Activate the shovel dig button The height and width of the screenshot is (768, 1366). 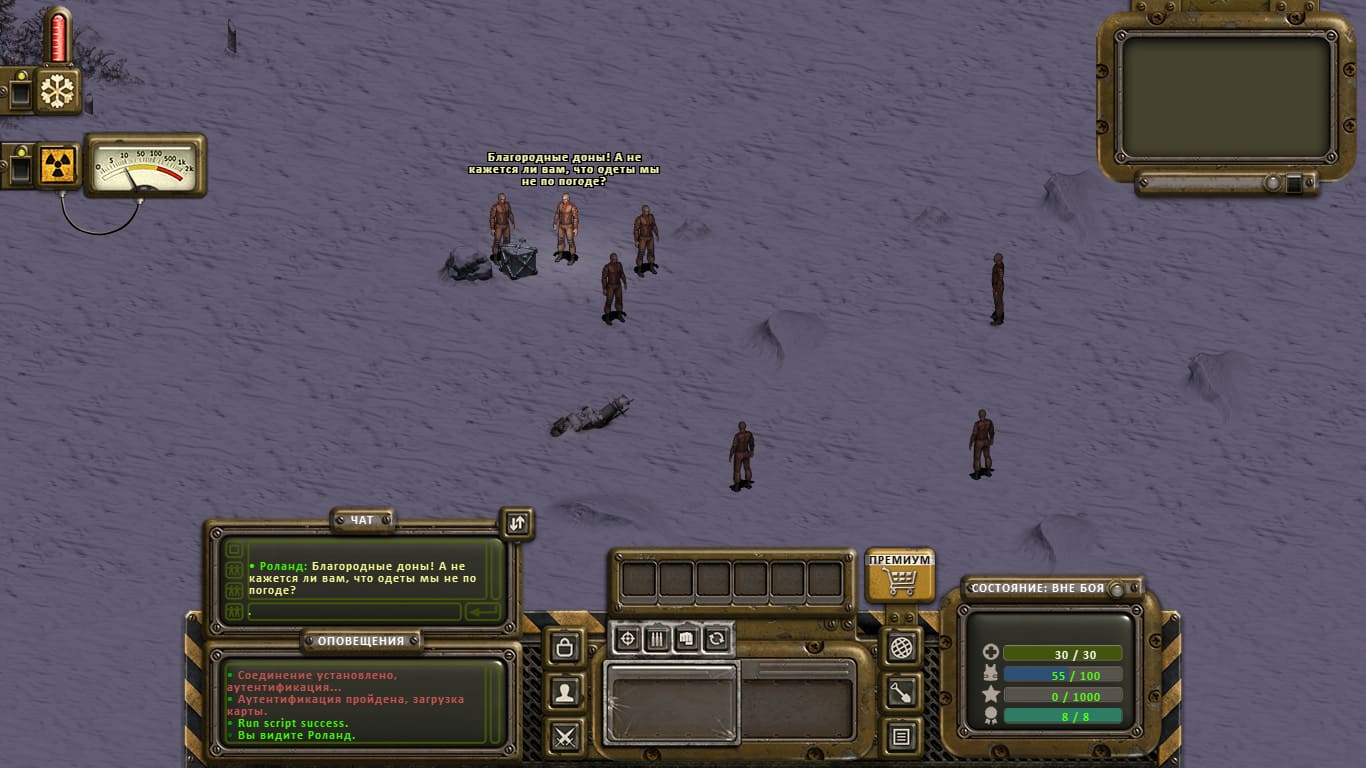coord(901,692)
